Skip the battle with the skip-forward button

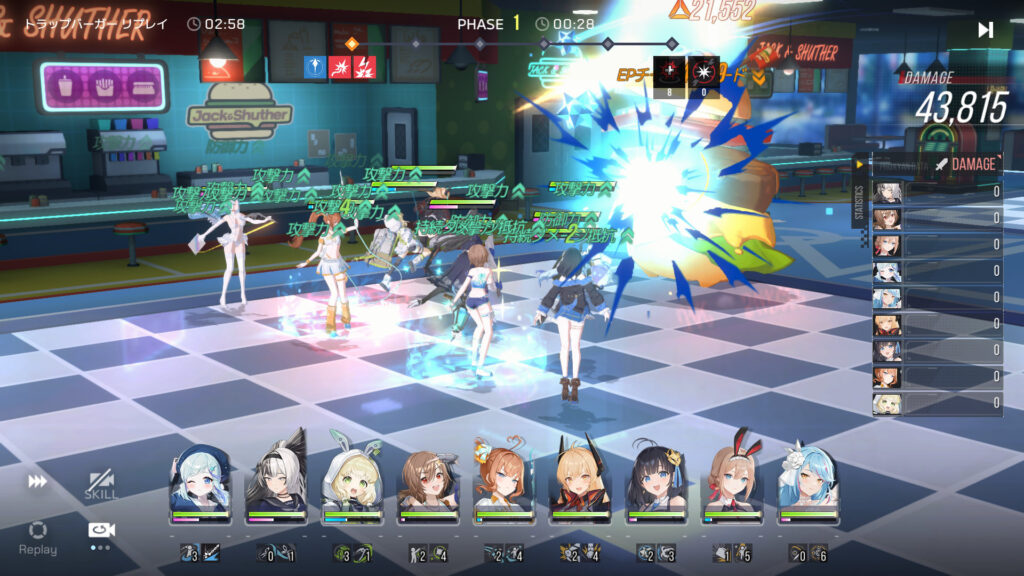(985, 30)
